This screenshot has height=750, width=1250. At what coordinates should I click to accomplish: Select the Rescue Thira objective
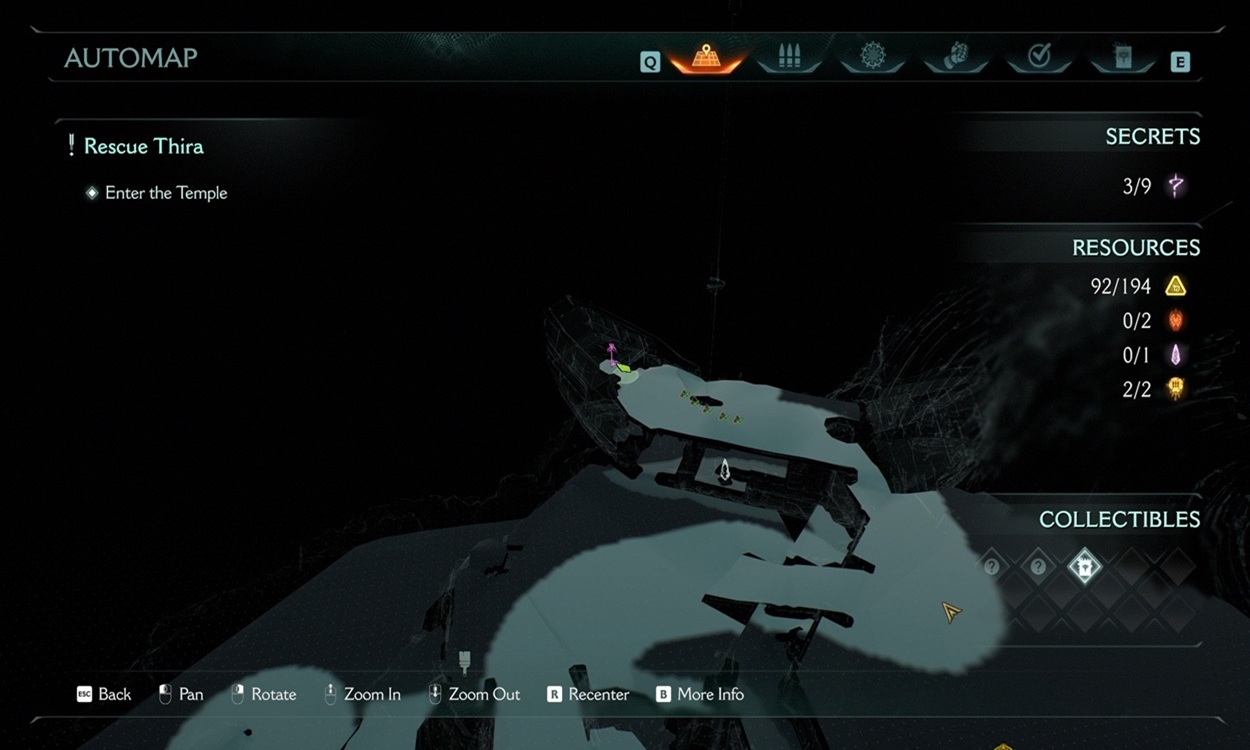coord(143,146)
